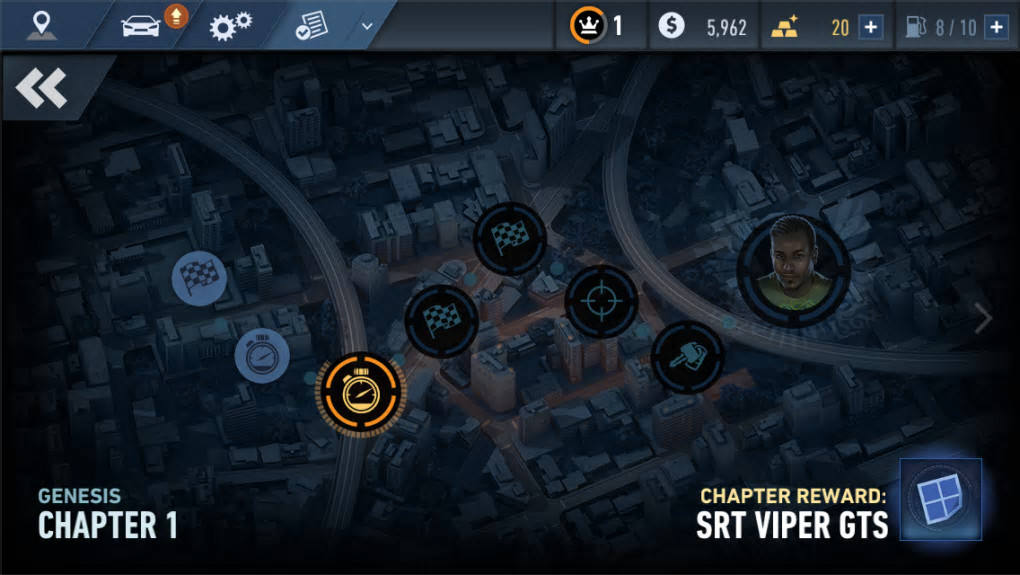Select the crosshair target mission marker
Viewport: 1020px width, 575px height.
[x=601, y=301]
